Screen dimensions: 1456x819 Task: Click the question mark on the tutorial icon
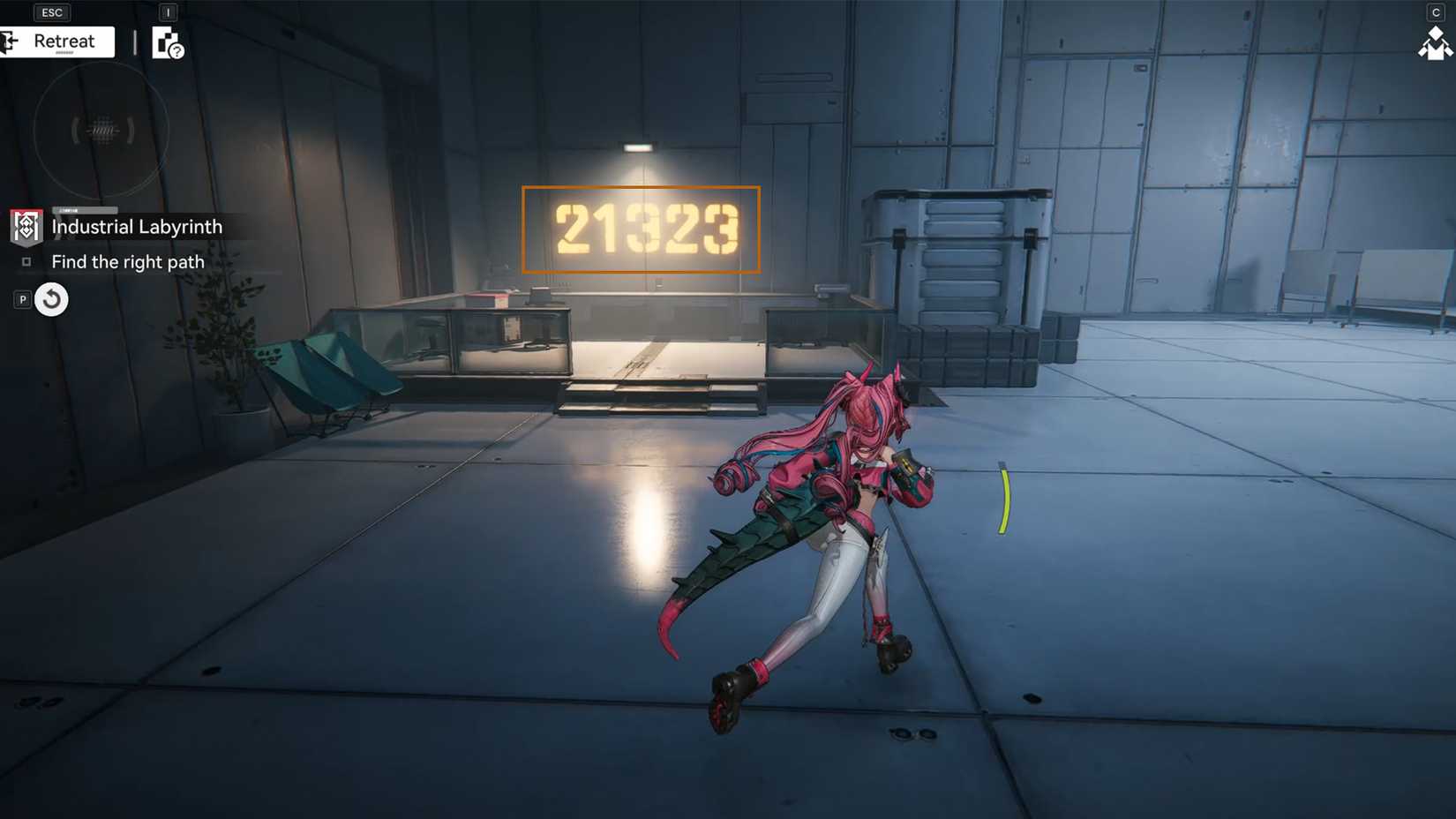176,51
